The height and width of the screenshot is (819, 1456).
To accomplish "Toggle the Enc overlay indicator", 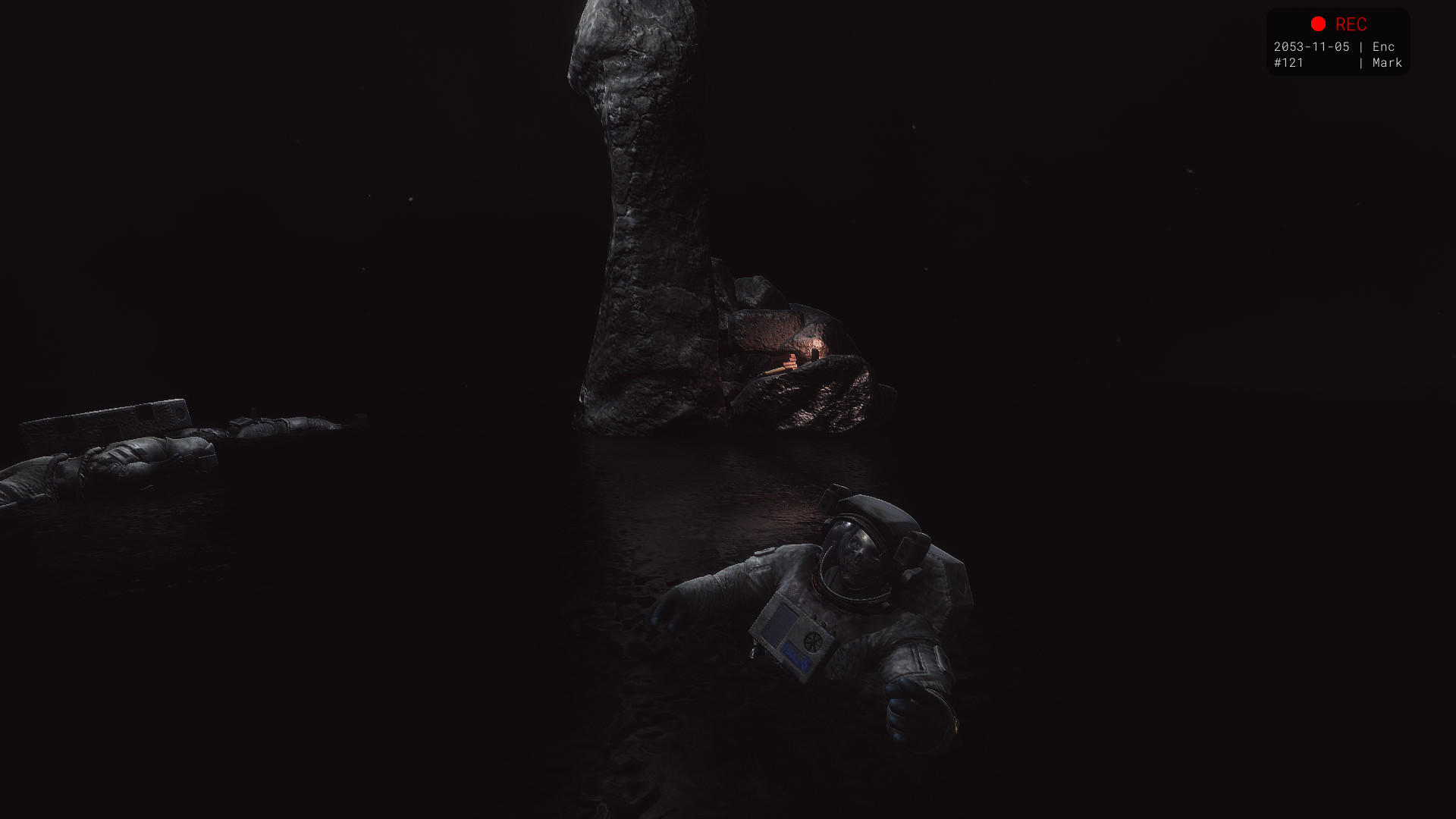I will click(1384, 46).
